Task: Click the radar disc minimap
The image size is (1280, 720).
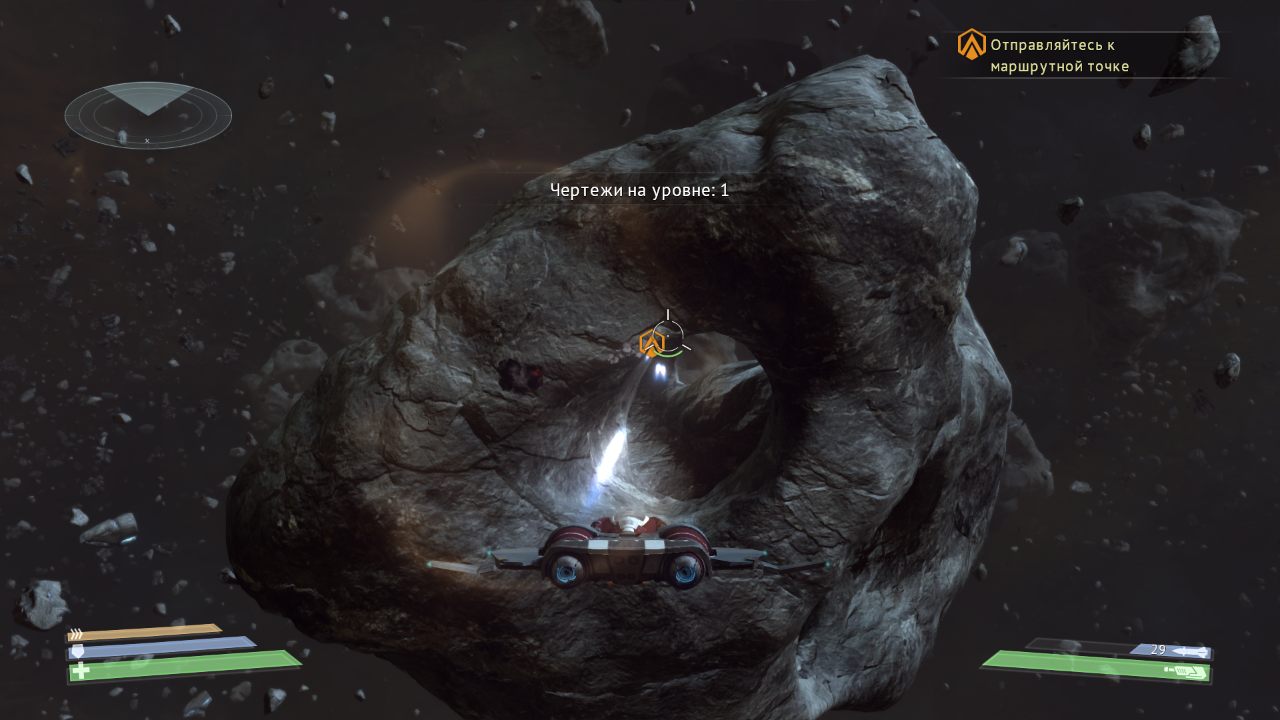Action: pyautogui.click(x=148, y=115)
